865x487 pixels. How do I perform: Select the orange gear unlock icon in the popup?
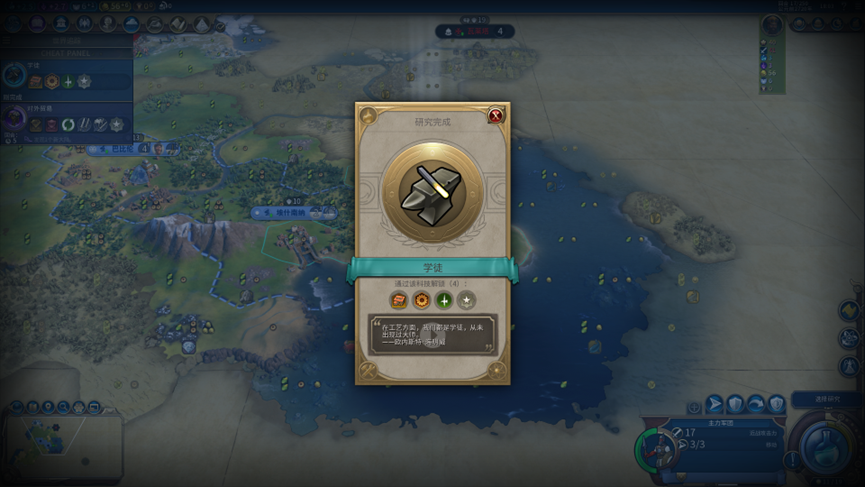[x=421, y=300]
